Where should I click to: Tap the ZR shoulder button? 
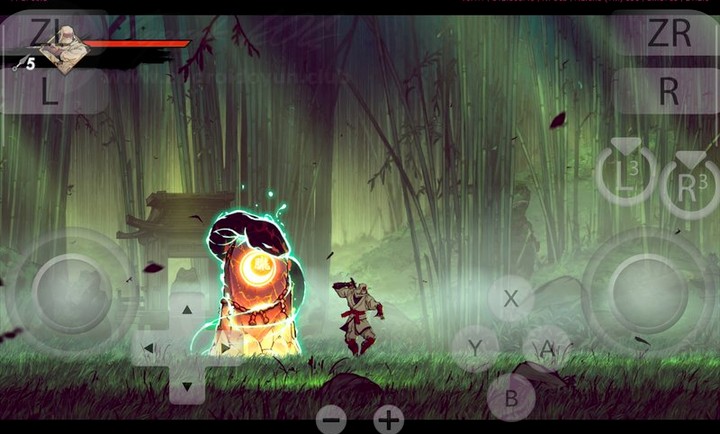click(667, 35)
